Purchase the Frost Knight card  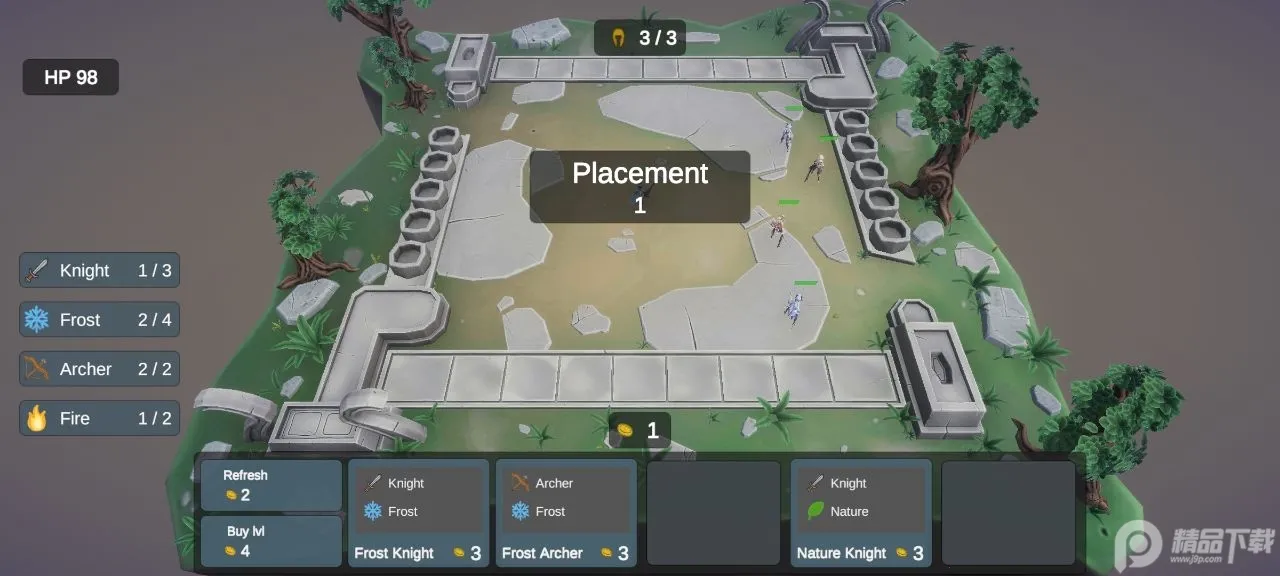pyautogui.click(x=419, y=513)
